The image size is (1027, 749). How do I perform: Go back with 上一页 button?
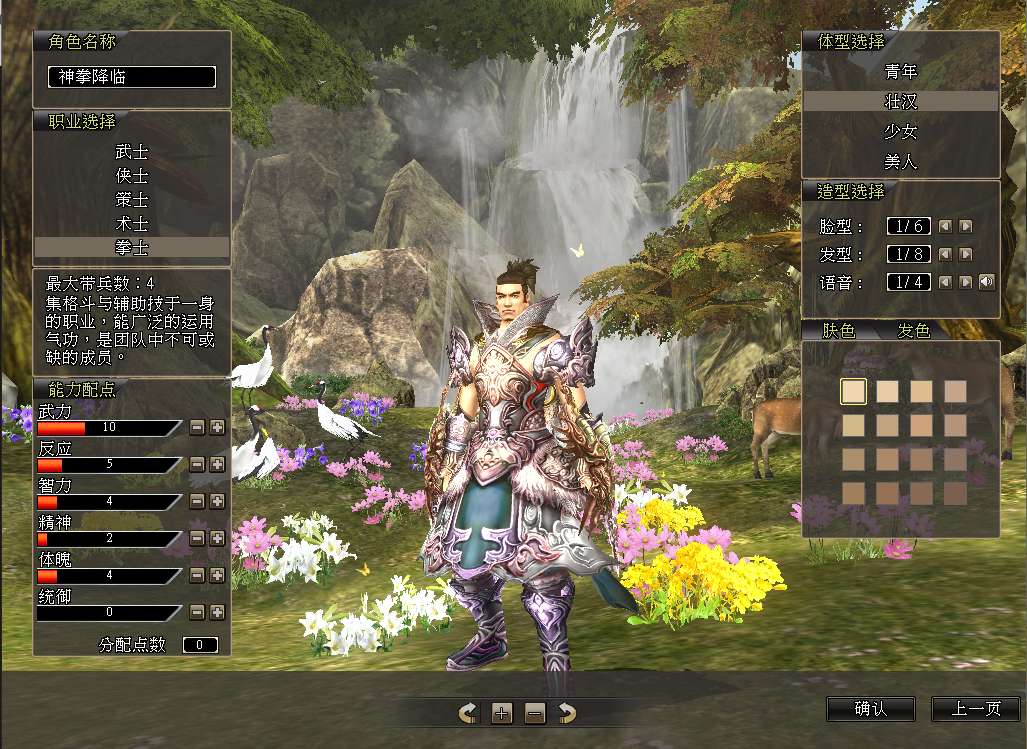pos(975,709)
